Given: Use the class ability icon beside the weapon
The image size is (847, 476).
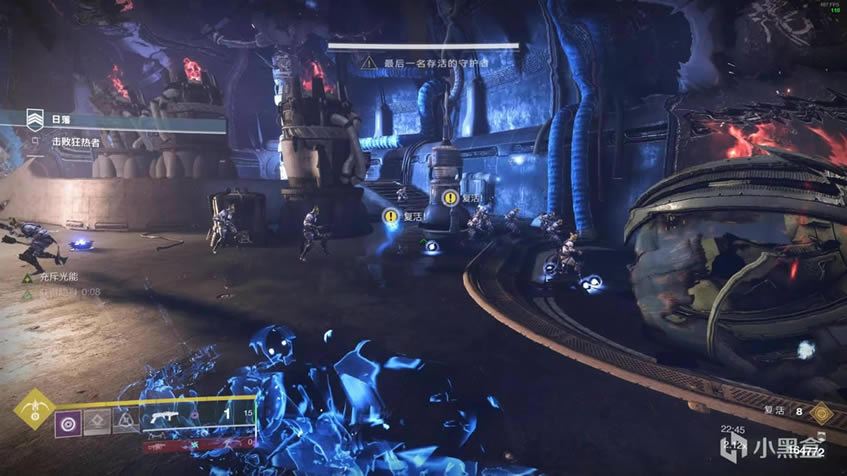Looking at the screenshot, I should [x=124, y=423].
